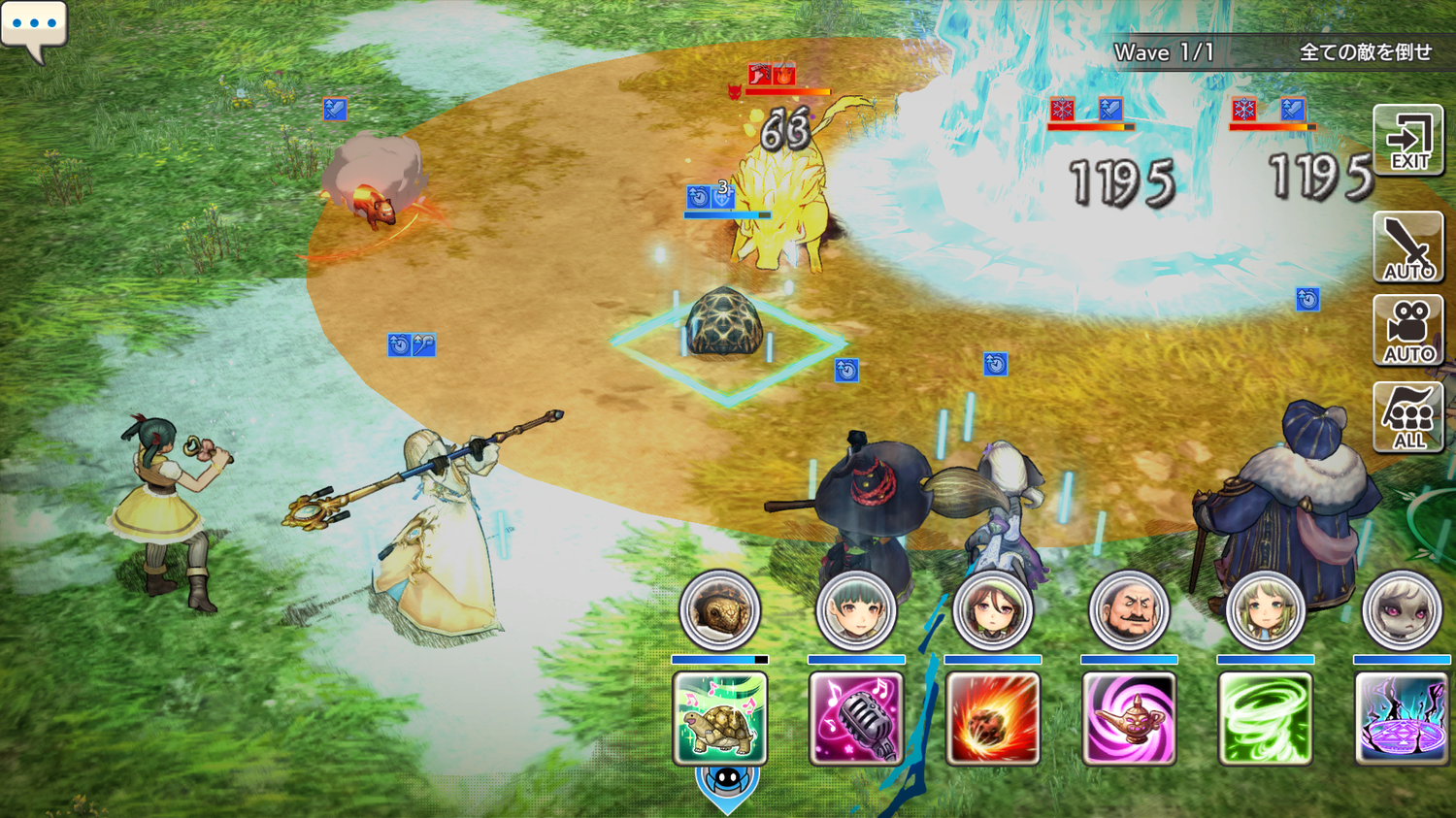This screenshot has width=1456, height=818.
Task: Cast the green tornado skill
Action: [x=1265, y=718]
